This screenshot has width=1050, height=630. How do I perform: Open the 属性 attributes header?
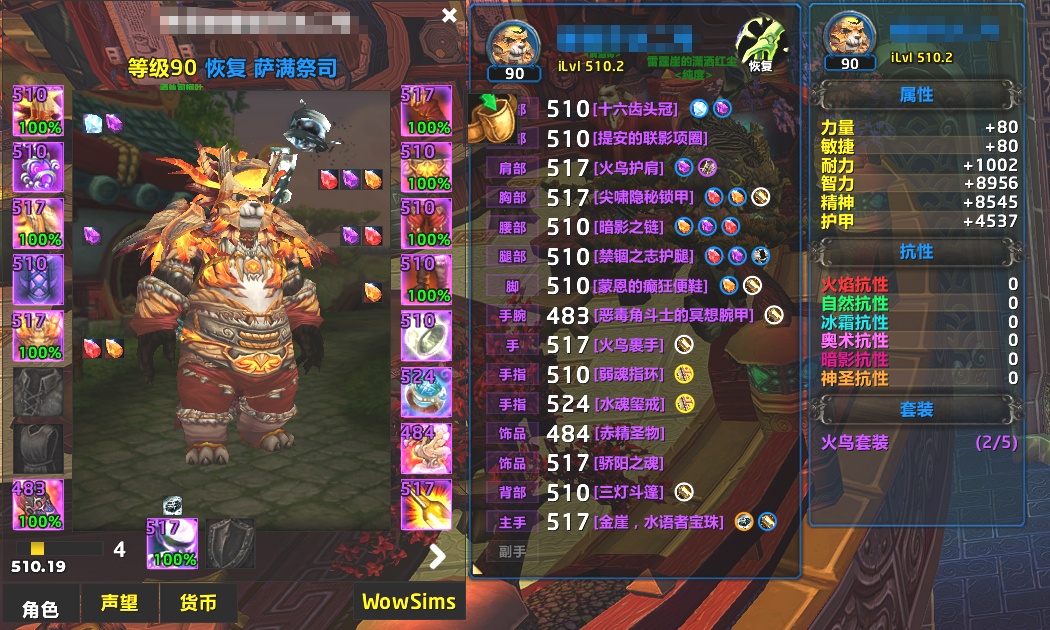(916, 95)
